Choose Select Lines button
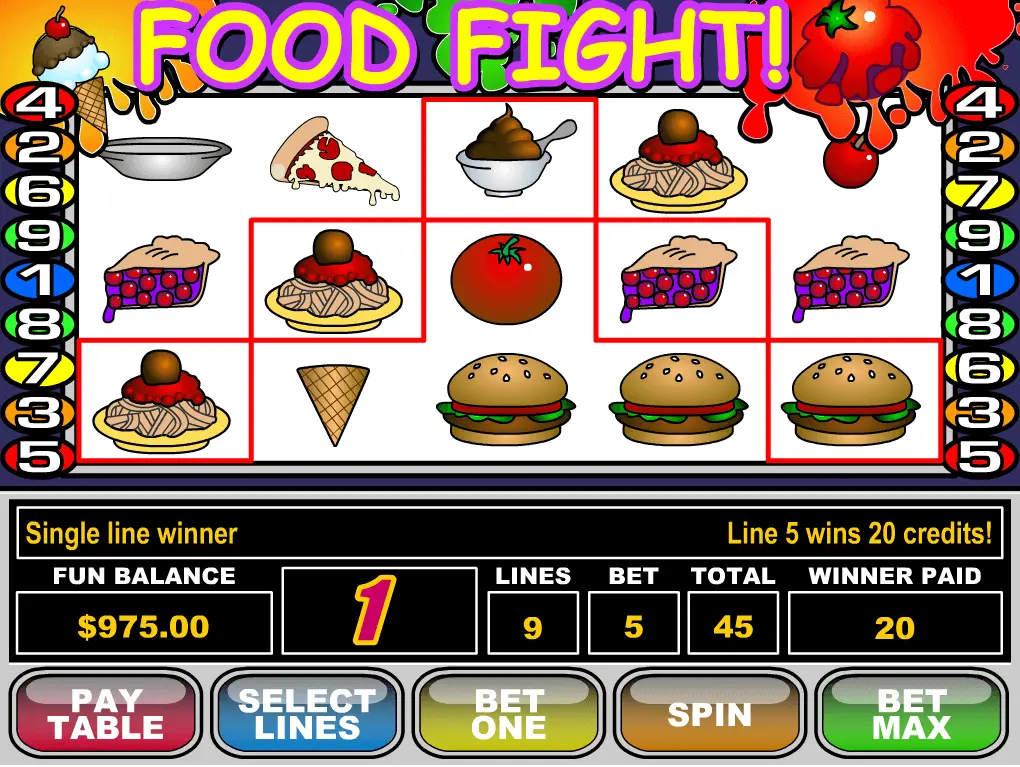The image size is (1020, 767). [x=307, y=714]
